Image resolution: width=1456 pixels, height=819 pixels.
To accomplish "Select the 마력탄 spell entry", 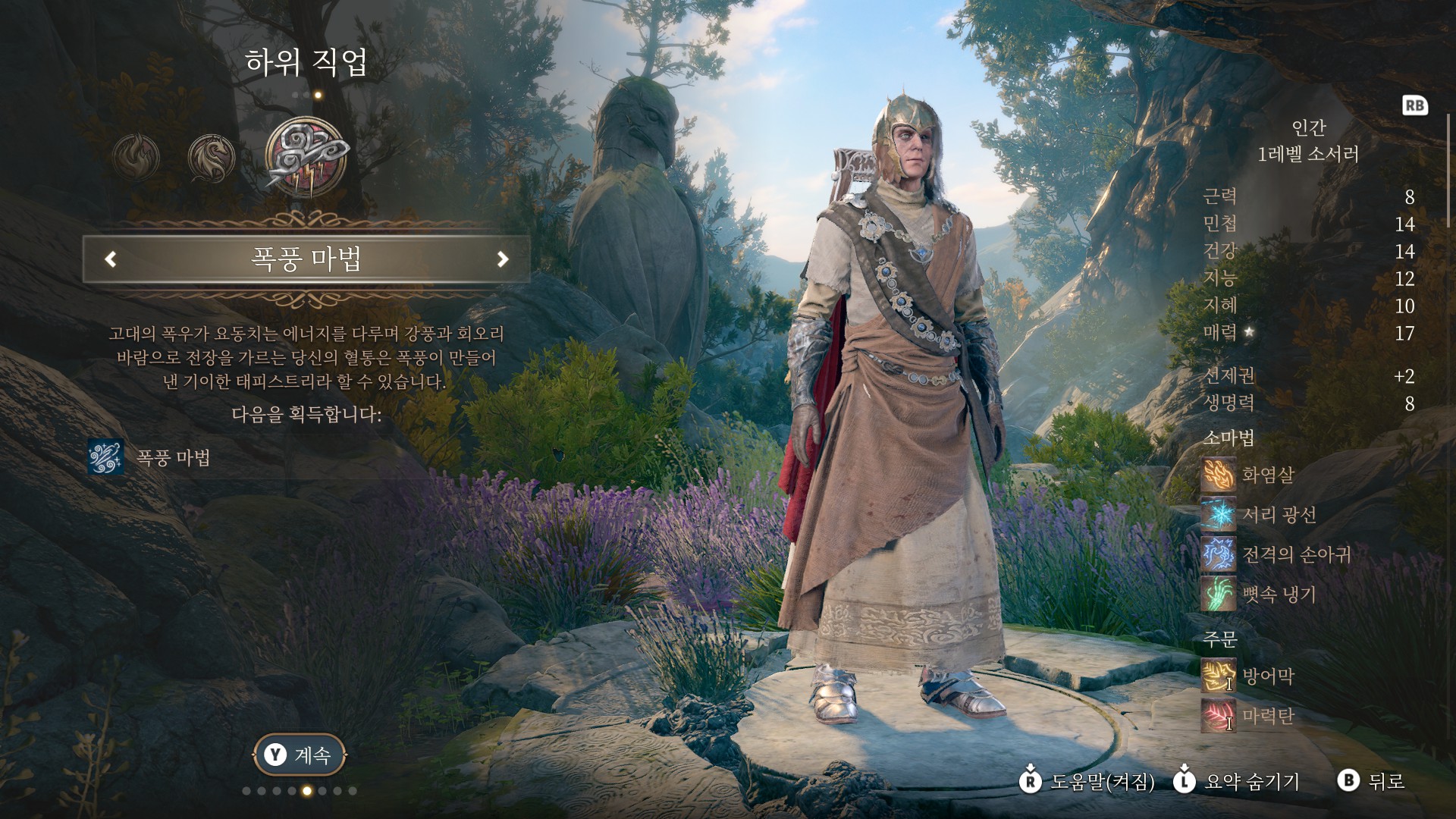I will (1266, 716).
